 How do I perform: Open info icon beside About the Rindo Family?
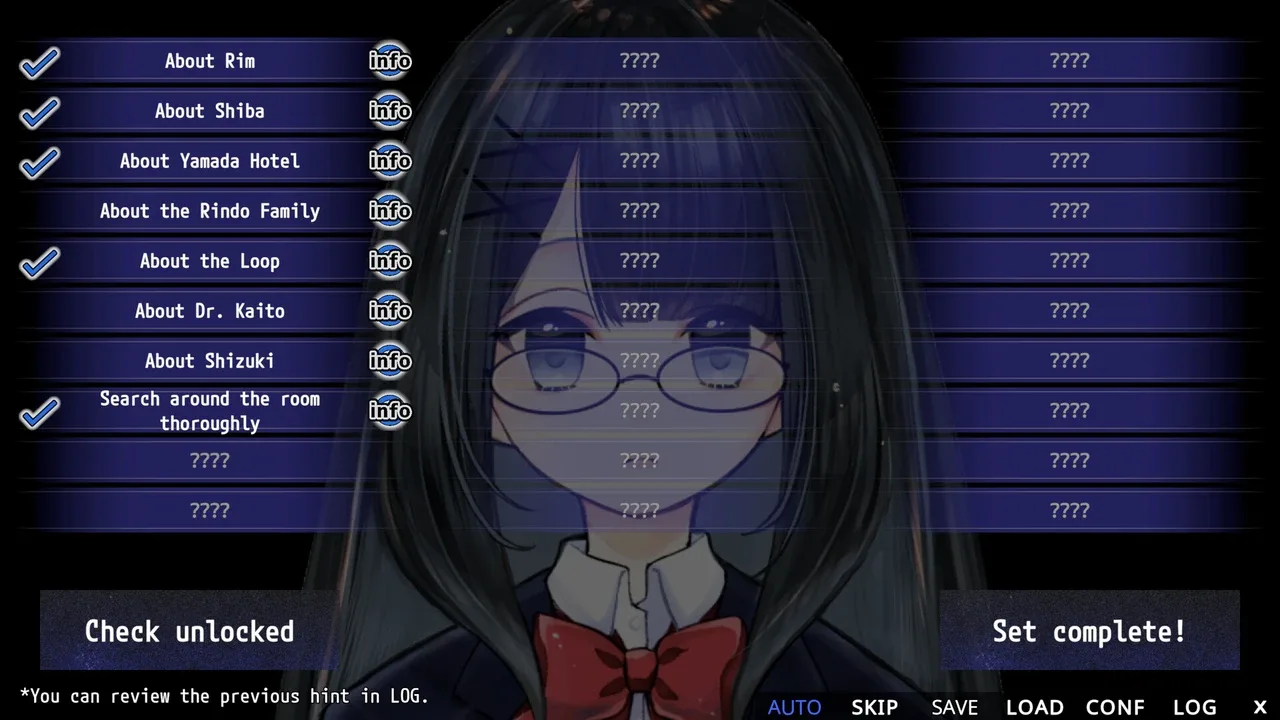390,211
